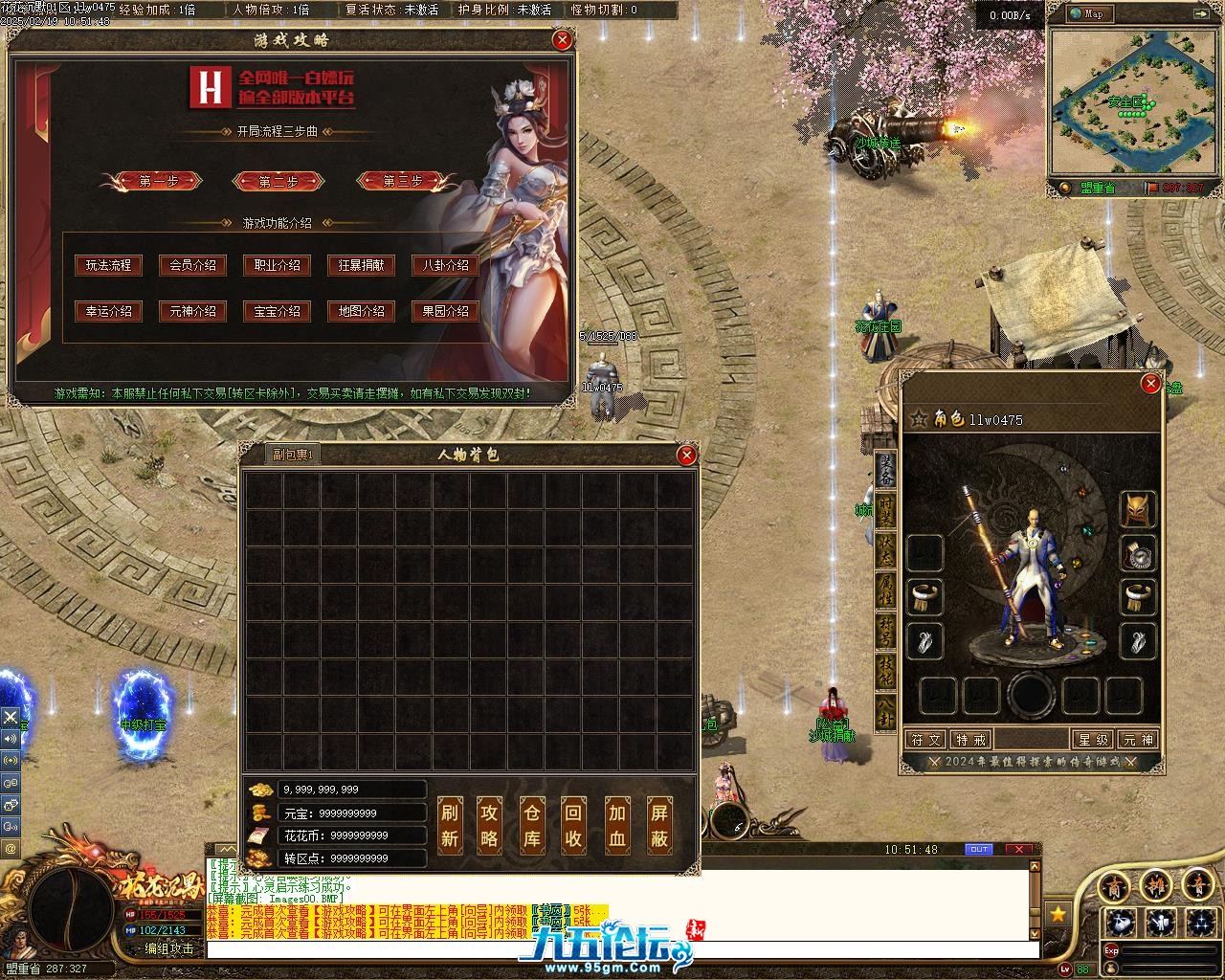Viewport: 1225px width, 980px height.
Task: Open the 仓库 warehouse from the bag
Action: [x=532, y=825]
